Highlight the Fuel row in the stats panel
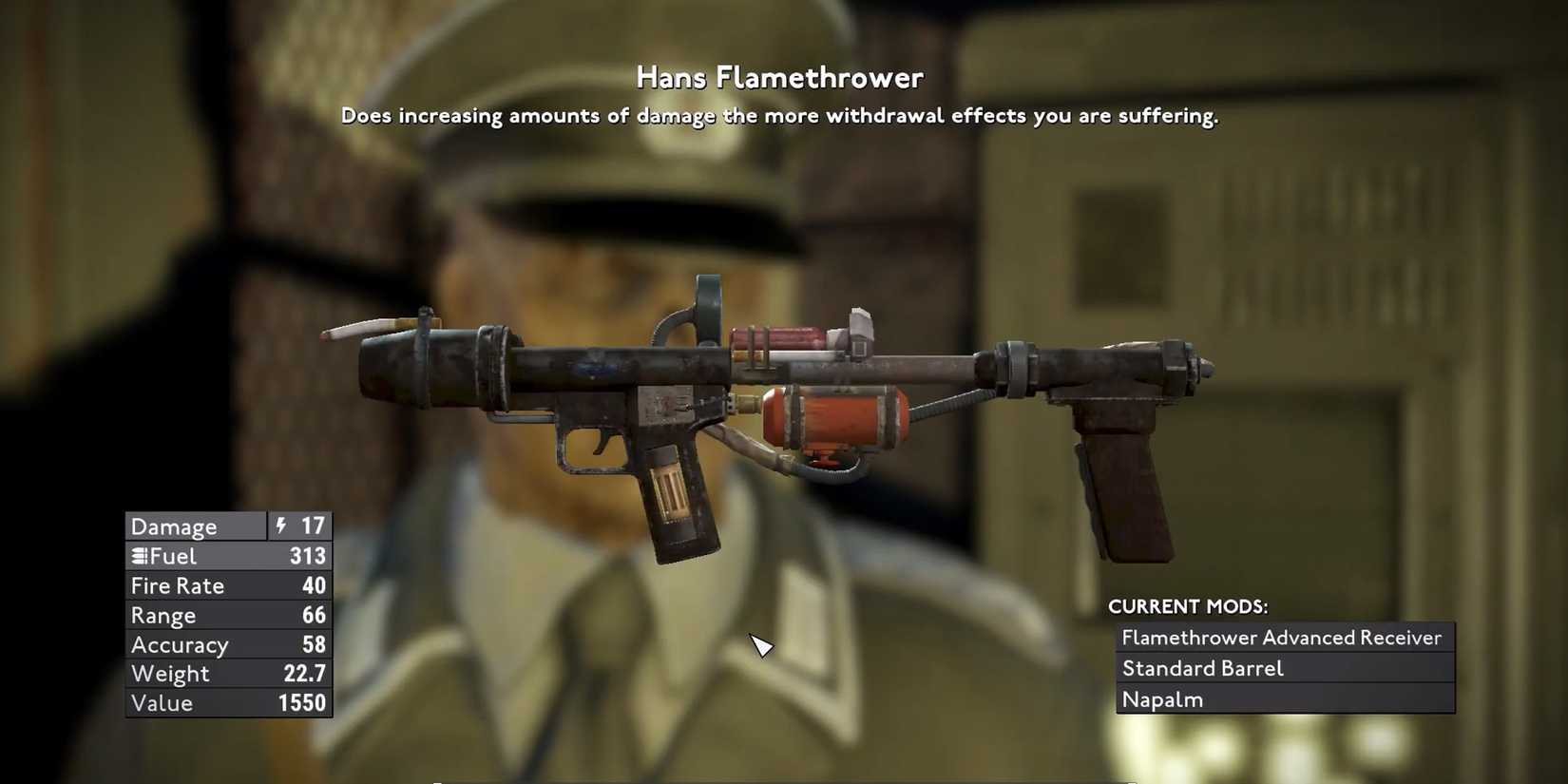1568x784 pixels. [x=228, y=556]
